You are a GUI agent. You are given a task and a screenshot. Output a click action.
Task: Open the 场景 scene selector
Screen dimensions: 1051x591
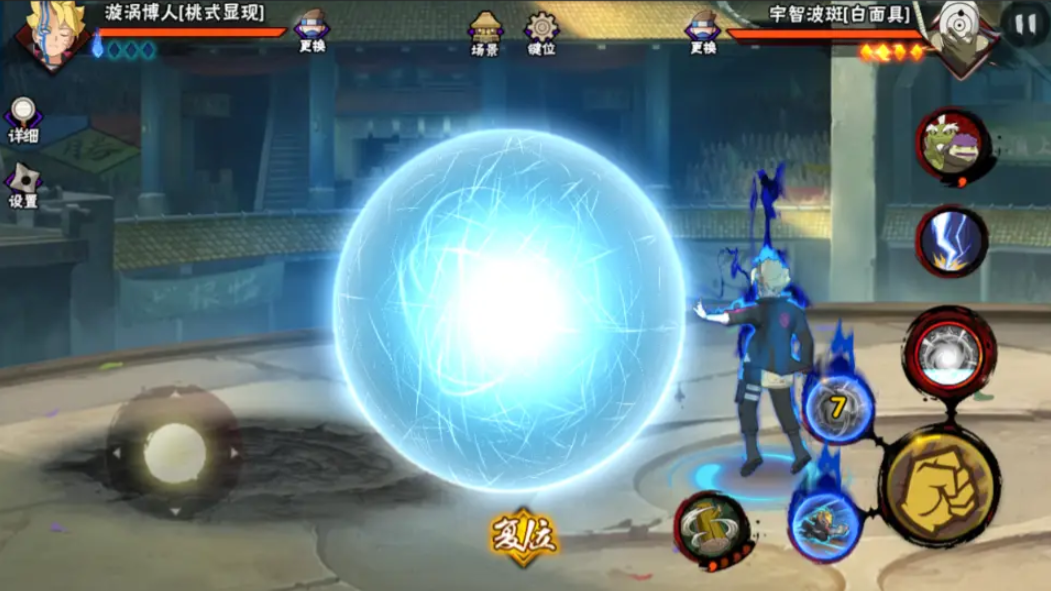(485, 31)
